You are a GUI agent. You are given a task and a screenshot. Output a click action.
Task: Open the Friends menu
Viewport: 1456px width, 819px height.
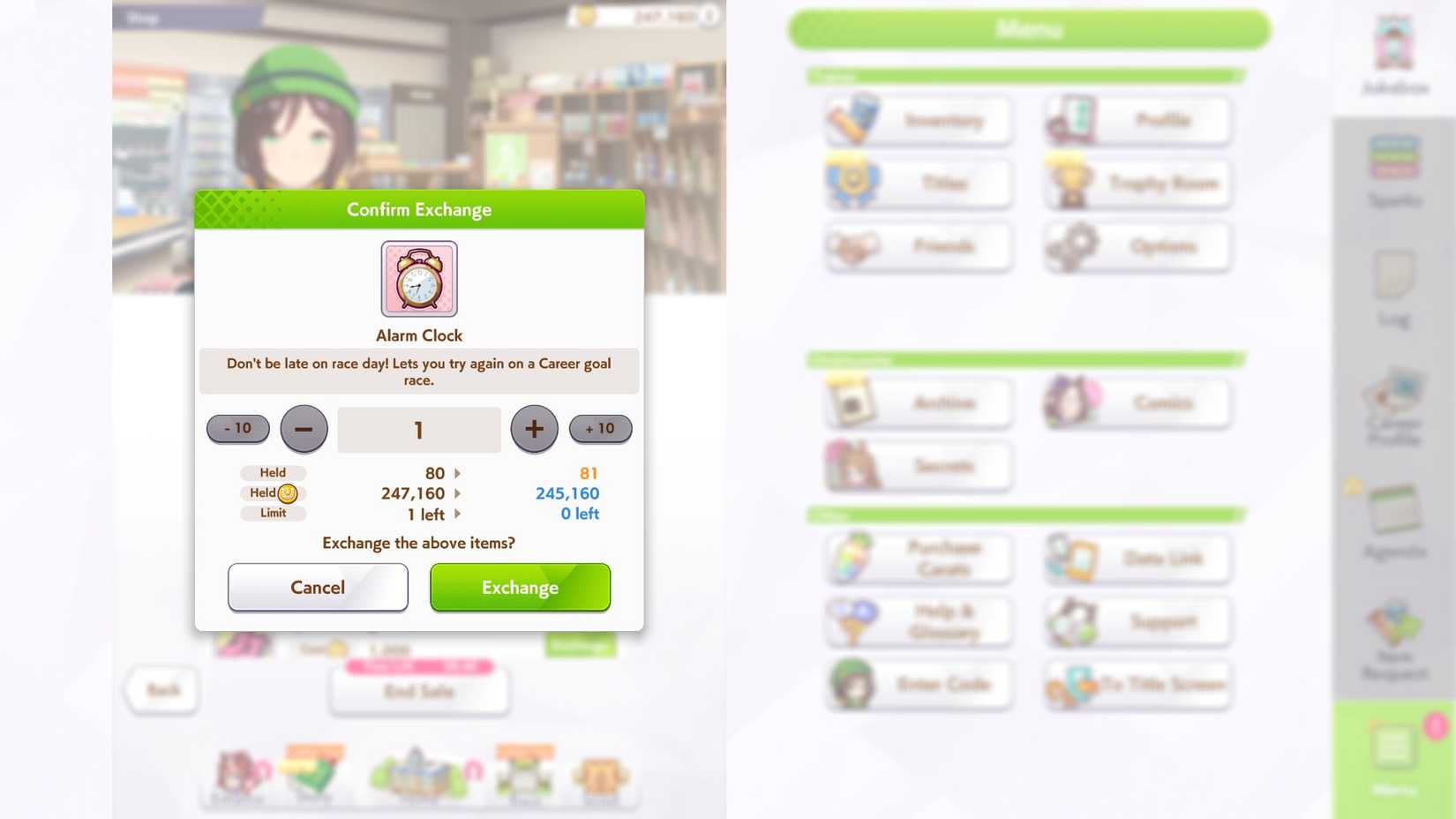click(918, 247)
